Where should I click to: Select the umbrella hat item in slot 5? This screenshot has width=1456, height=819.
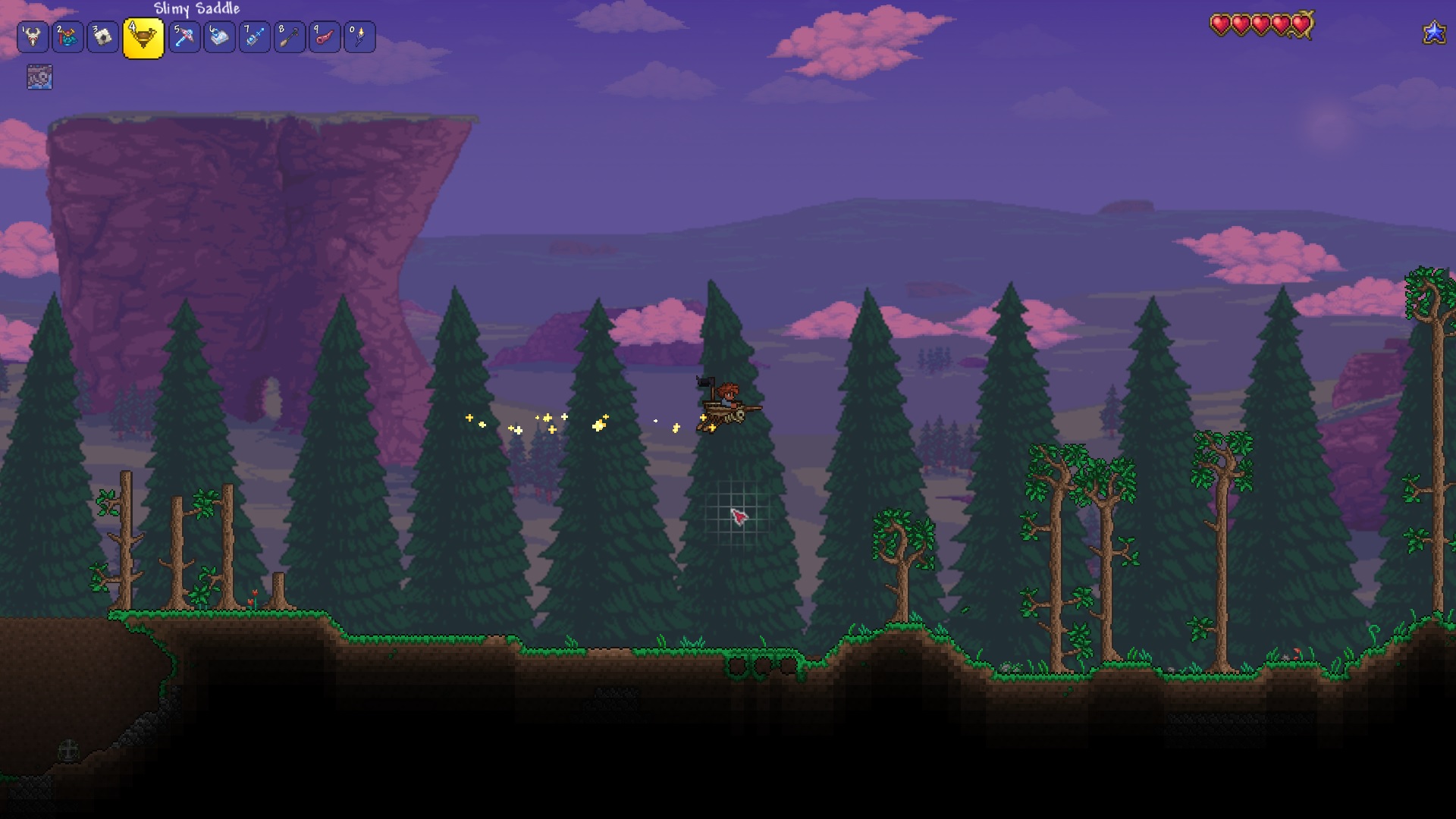[x=184, y=36]
